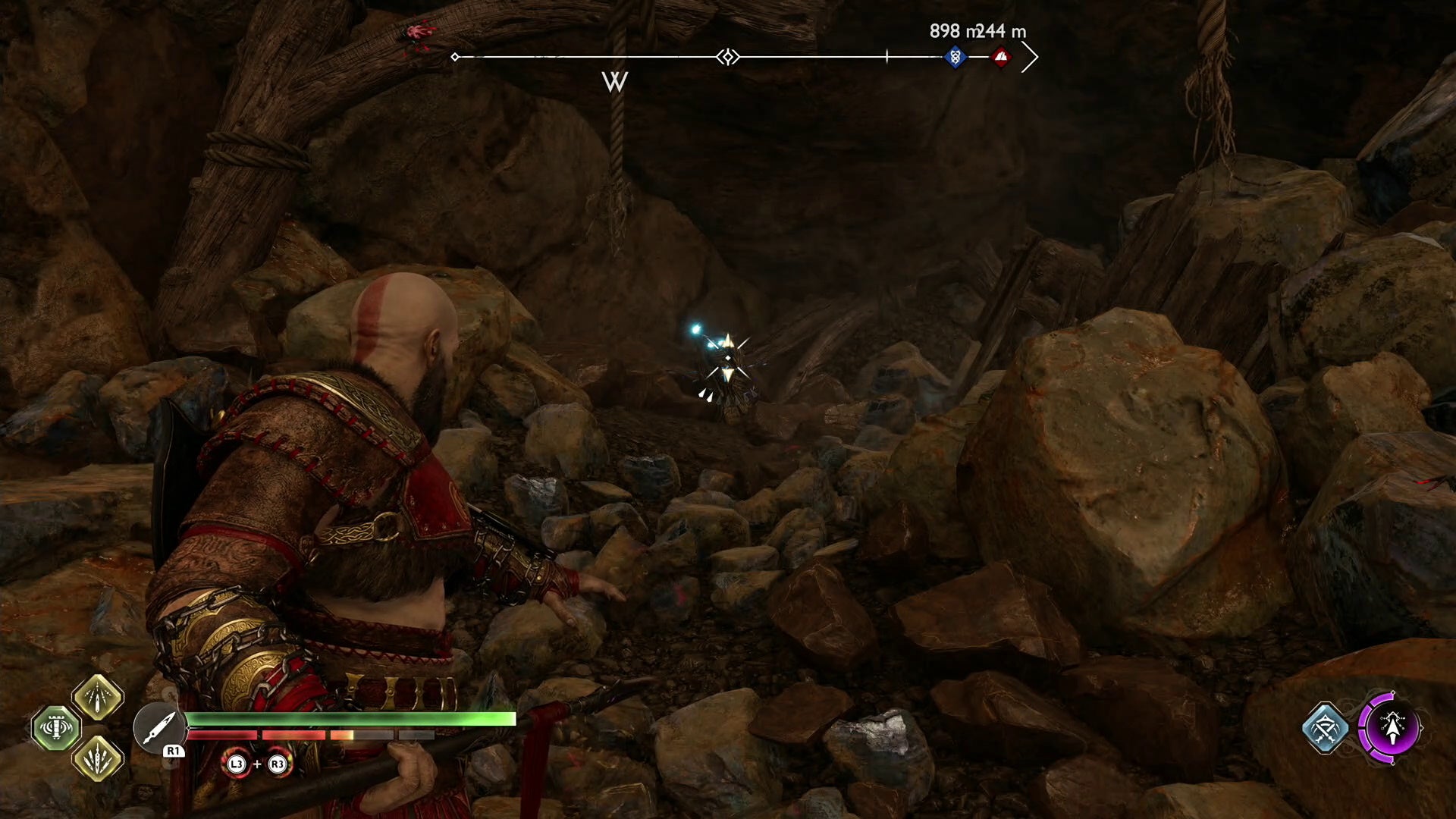Select the blue objective marker on the compass
This screenshot has height=819, width=1456.
(954, 55)
